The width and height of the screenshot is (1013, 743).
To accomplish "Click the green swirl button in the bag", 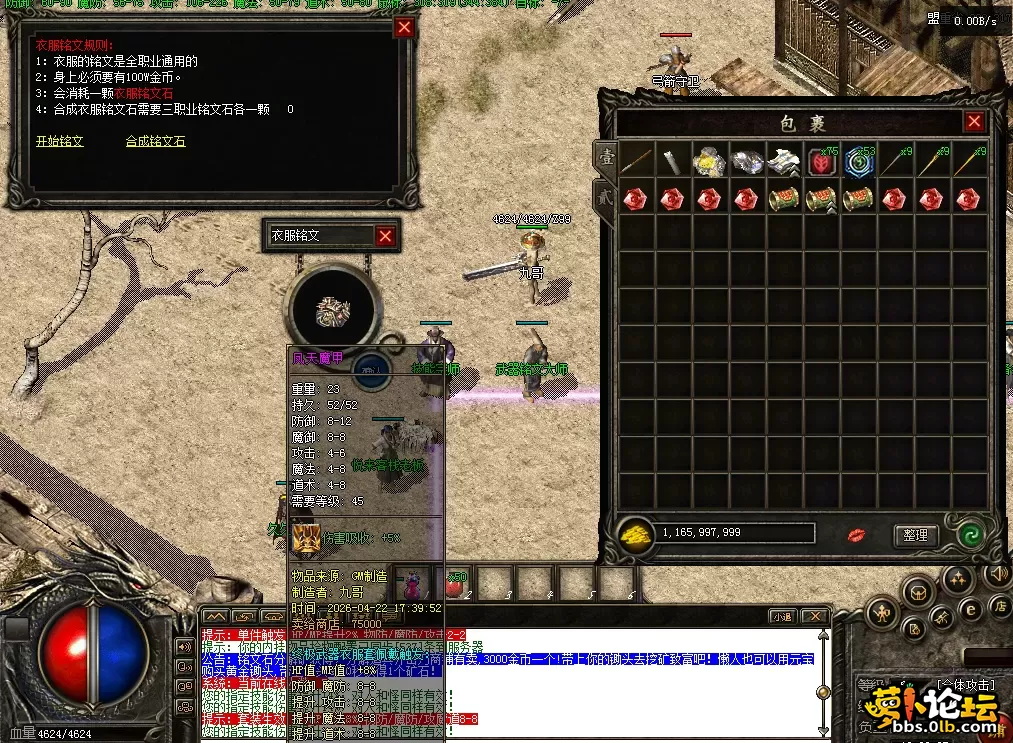I will coord(968,534).
